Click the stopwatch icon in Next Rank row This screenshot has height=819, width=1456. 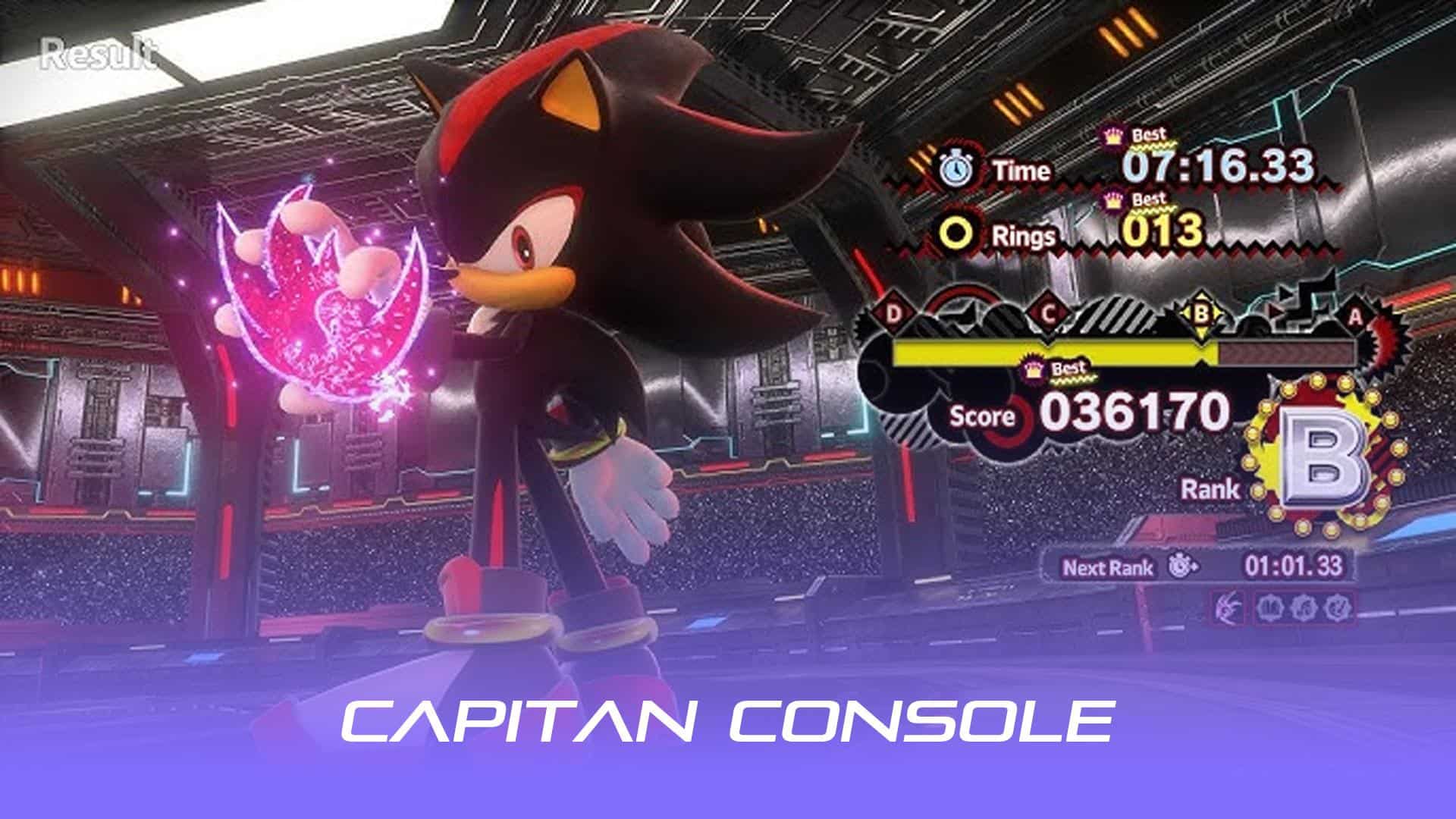tap(1181, 566)
